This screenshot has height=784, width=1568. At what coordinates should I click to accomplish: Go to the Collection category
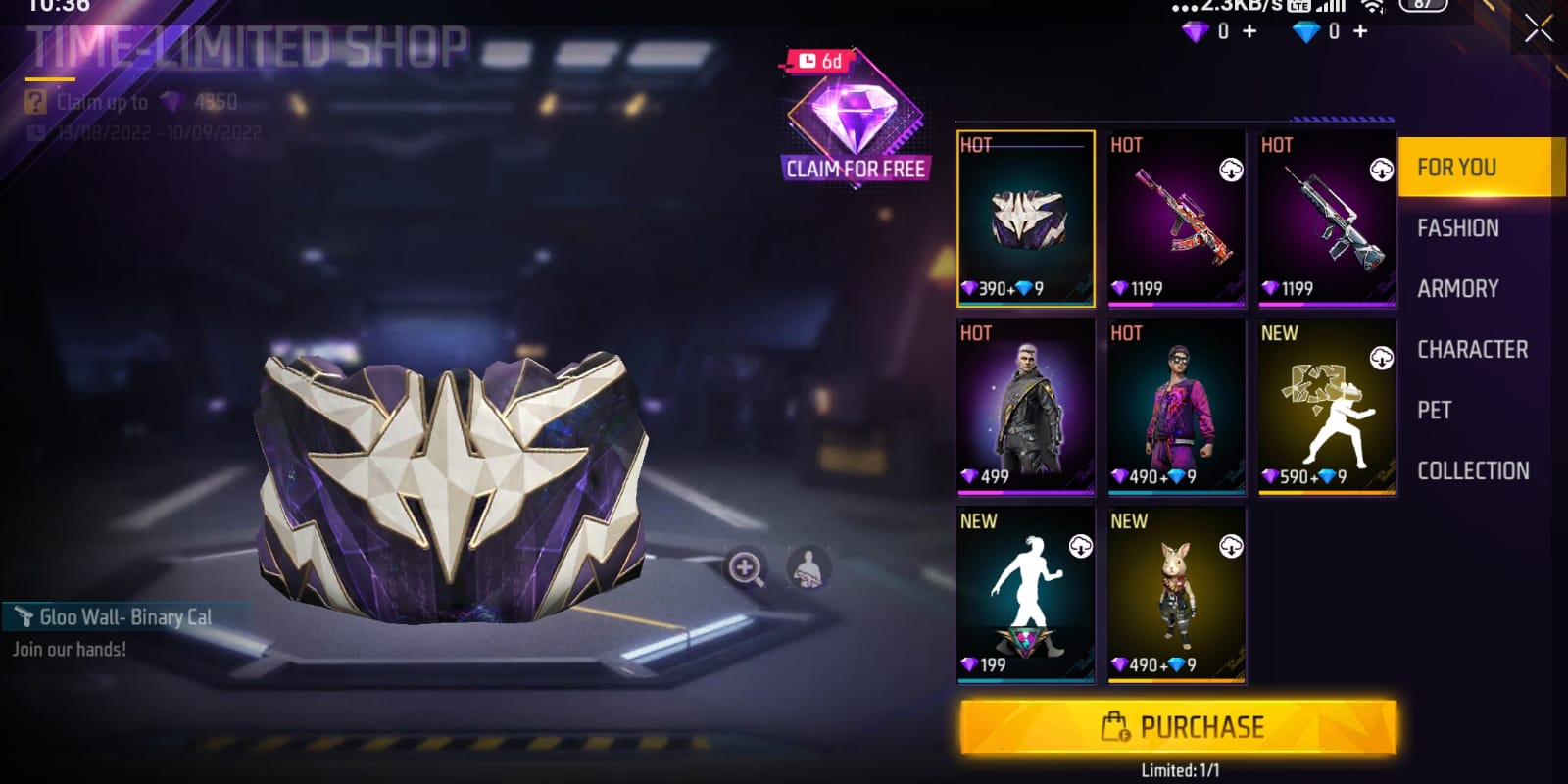1472,471
